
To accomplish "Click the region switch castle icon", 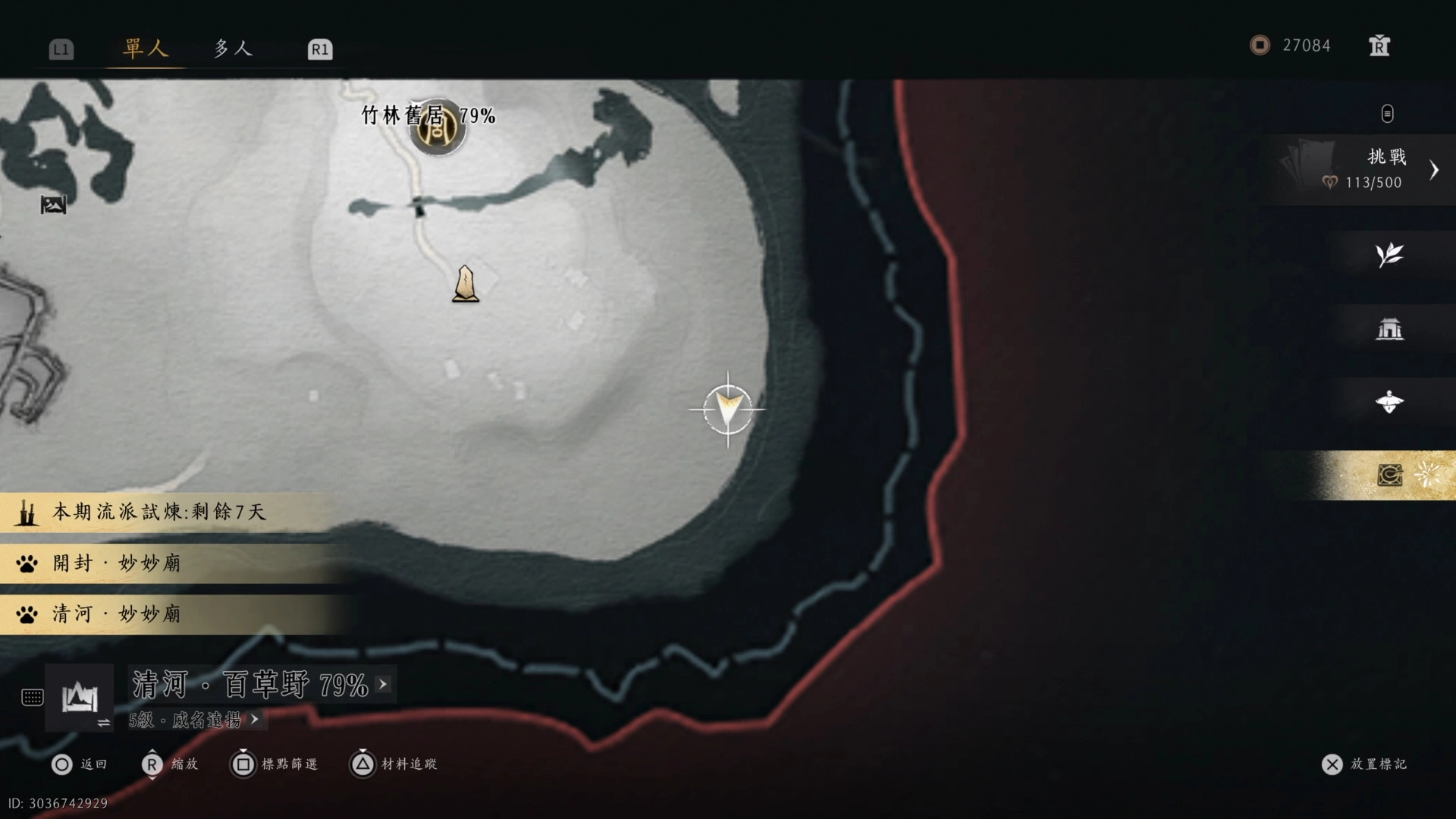I will click(x=80, y=698).
